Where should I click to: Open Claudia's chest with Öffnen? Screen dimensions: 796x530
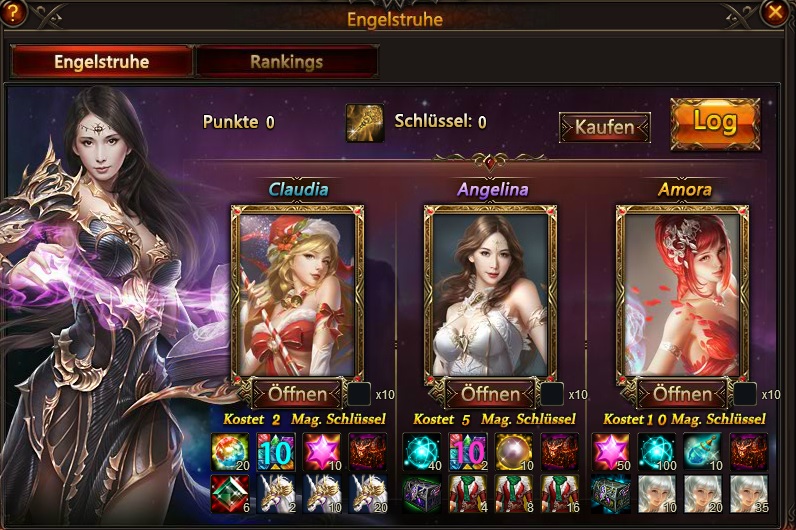coord(299,393)
